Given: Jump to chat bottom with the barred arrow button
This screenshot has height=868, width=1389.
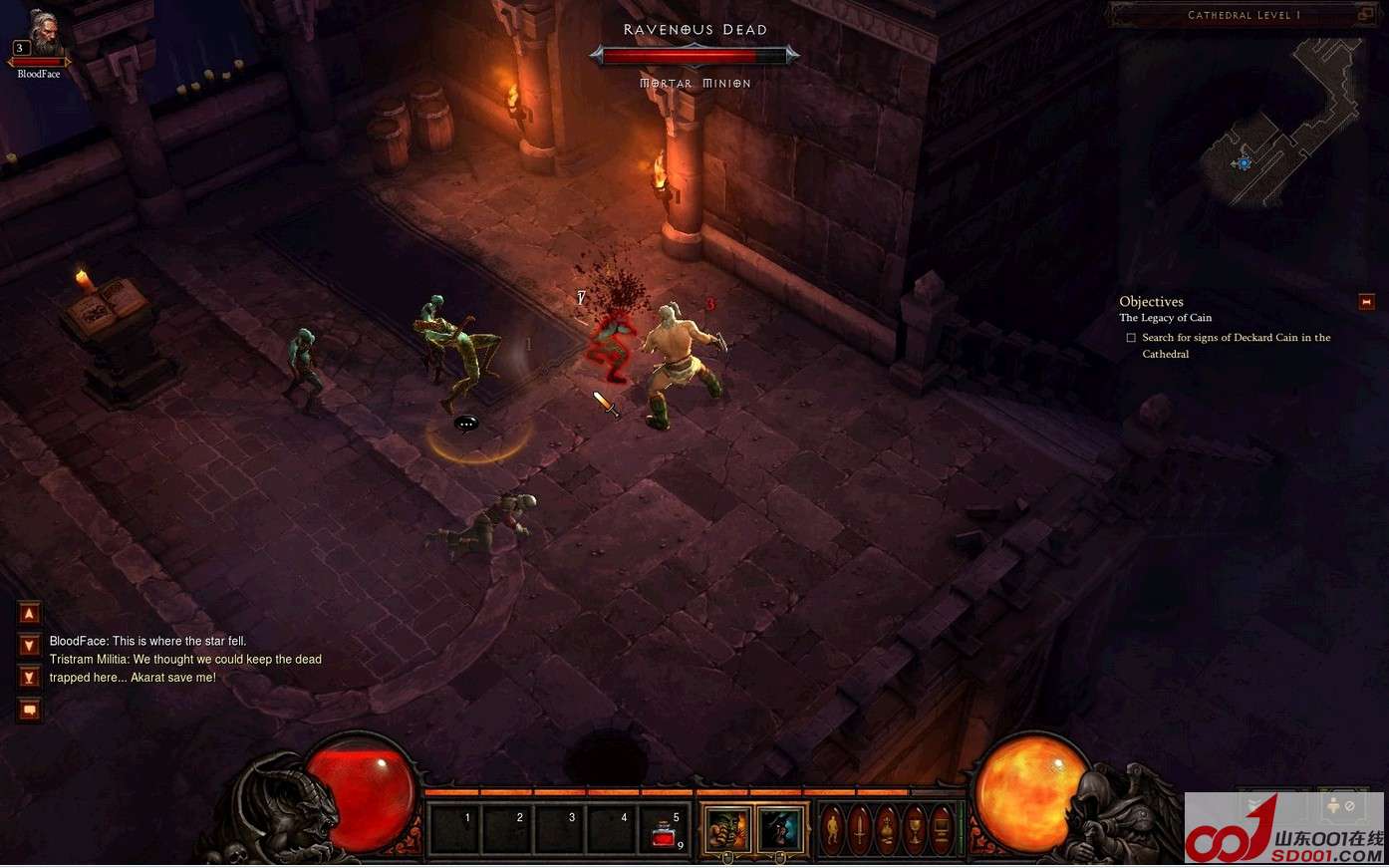Looking at the screenshot, I should (30, 678).
